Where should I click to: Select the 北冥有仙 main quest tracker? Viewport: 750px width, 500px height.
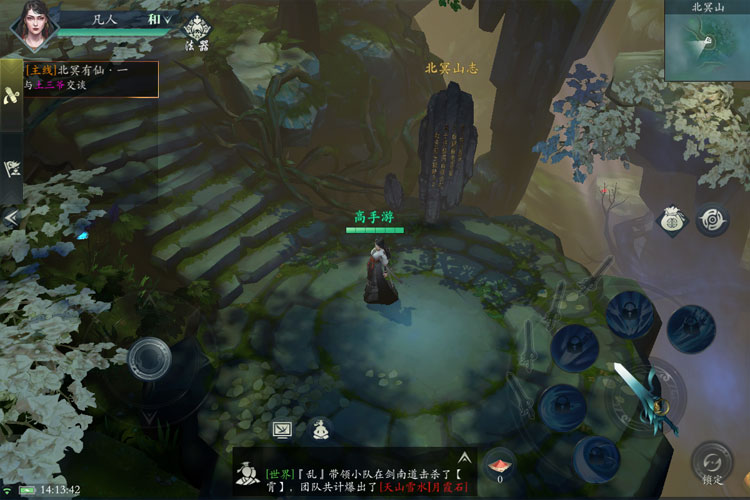click(92, 78)
